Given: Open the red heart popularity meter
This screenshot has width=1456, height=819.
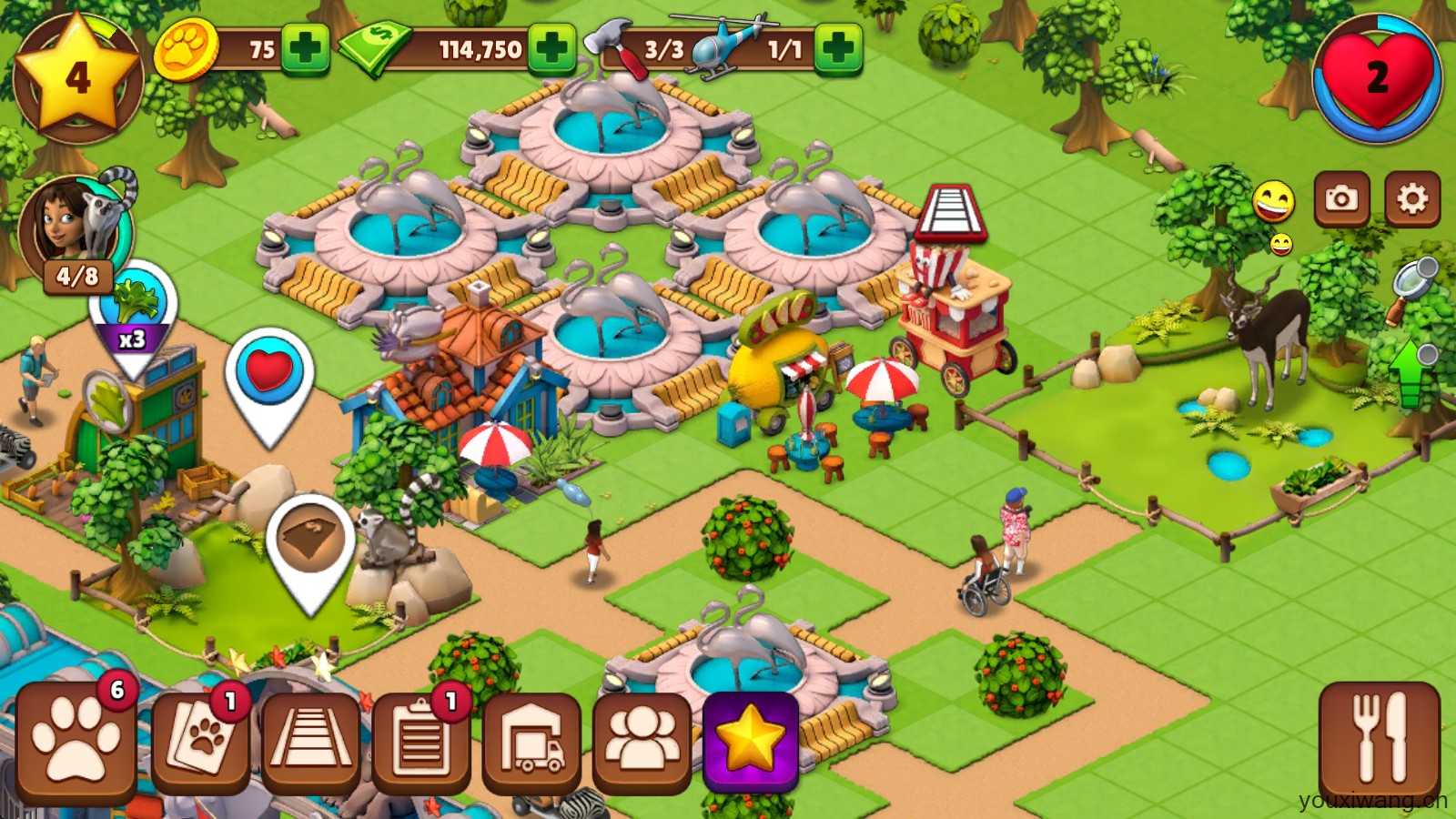Looking at the screenshot, I should [1377, 78].
